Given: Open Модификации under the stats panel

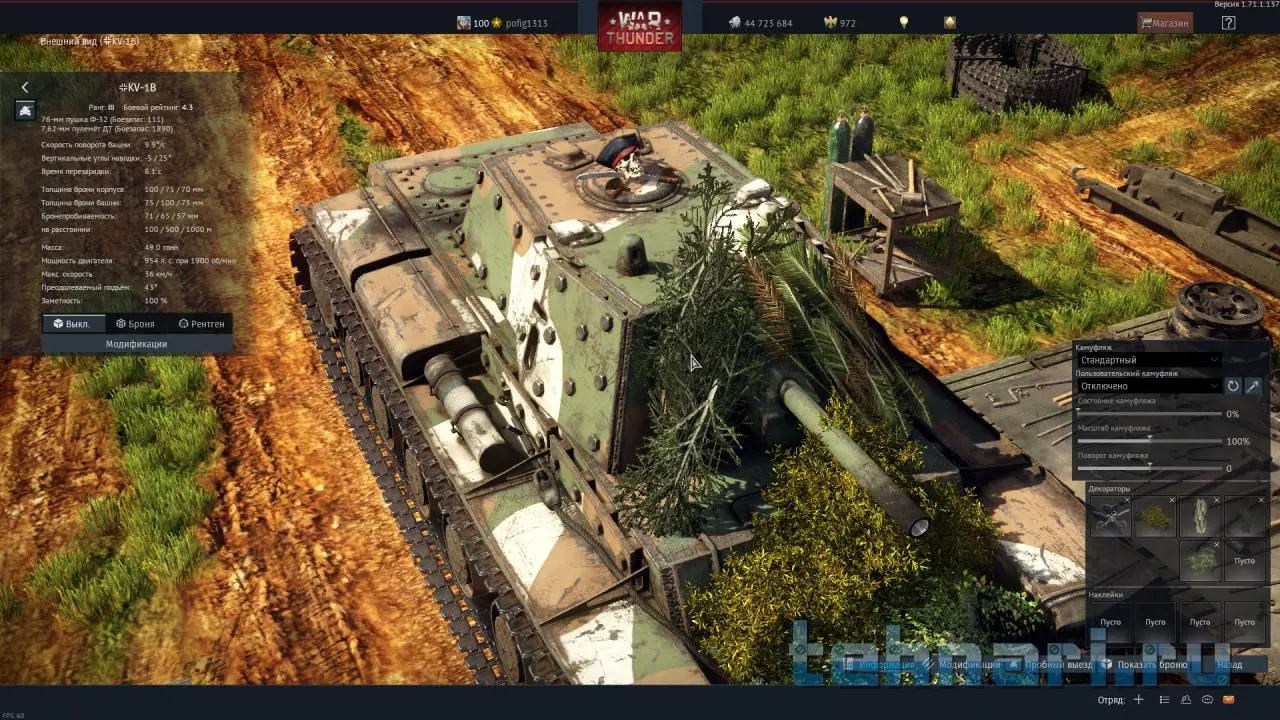Looking at the screenshot, I should pos(136,344).
